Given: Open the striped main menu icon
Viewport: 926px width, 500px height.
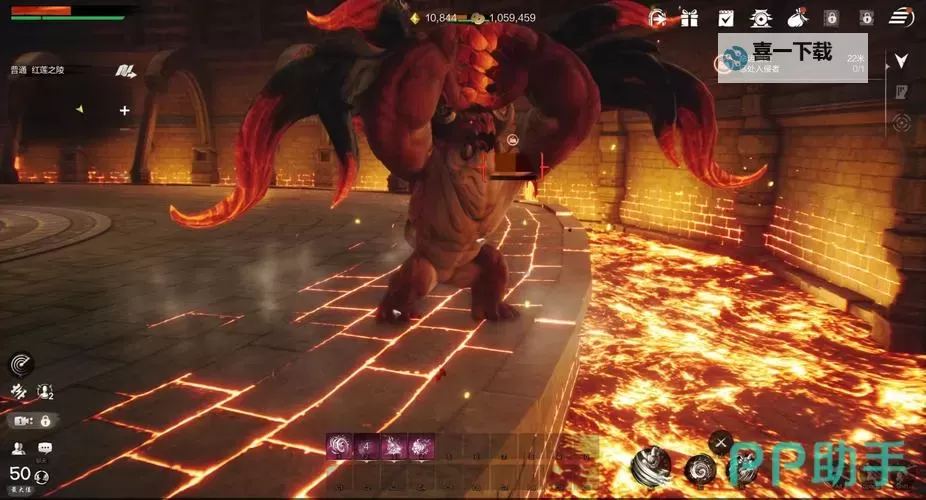Looking at the screenshot, I should [900, 17].
